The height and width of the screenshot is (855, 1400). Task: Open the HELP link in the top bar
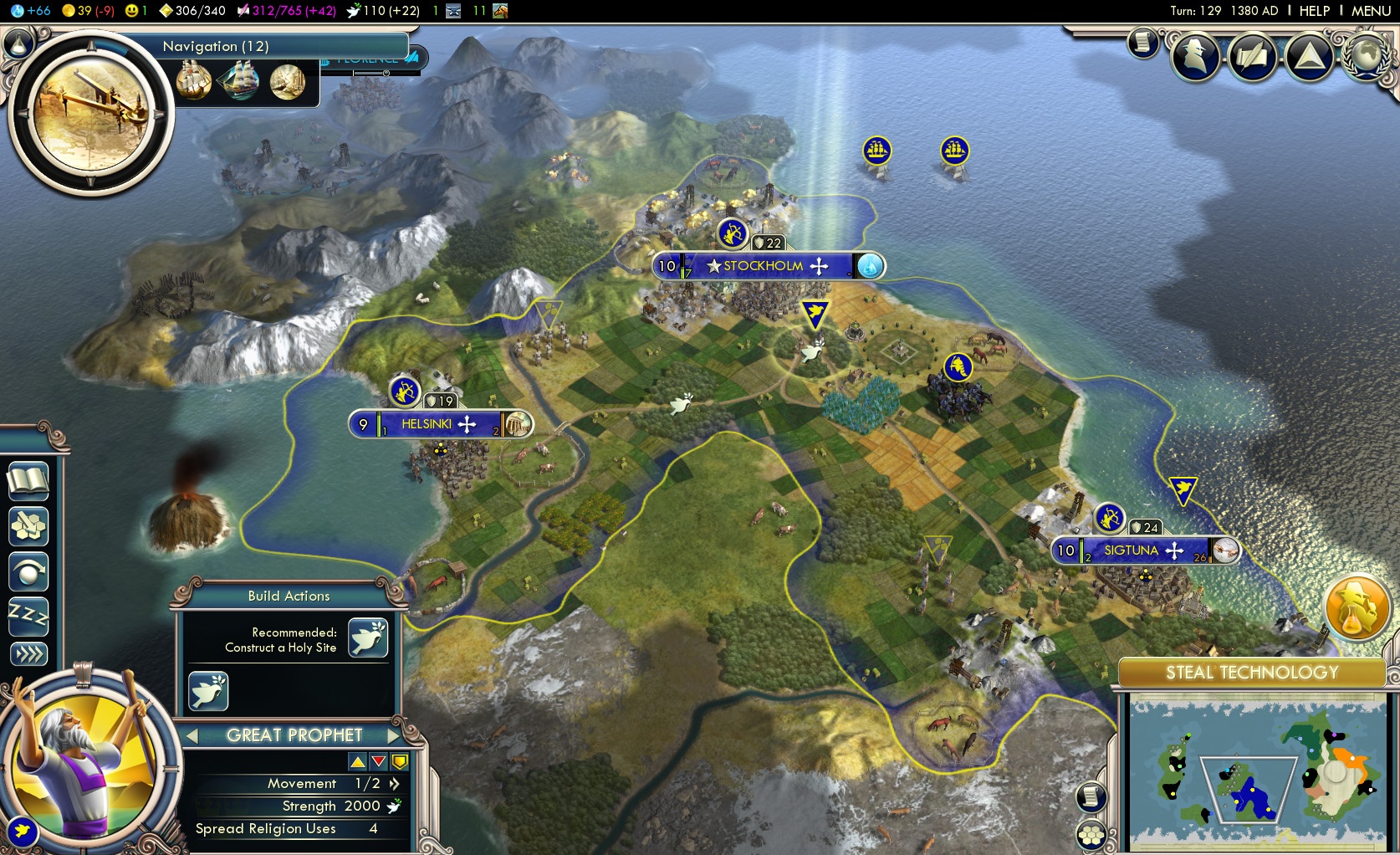pos(1314,11)
